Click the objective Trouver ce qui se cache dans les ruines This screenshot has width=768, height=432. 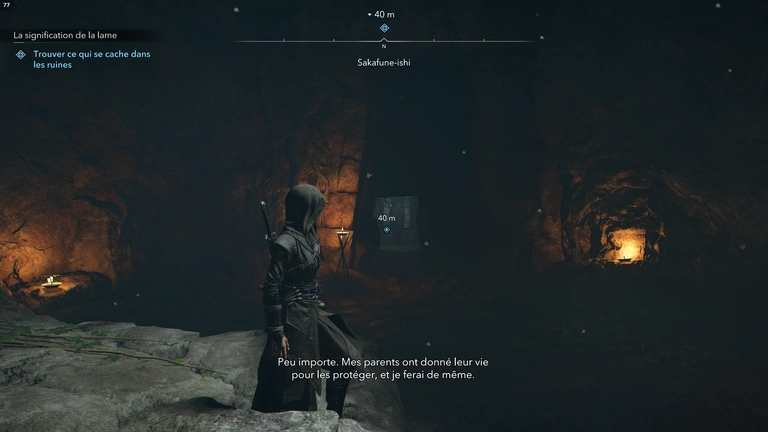91,60
